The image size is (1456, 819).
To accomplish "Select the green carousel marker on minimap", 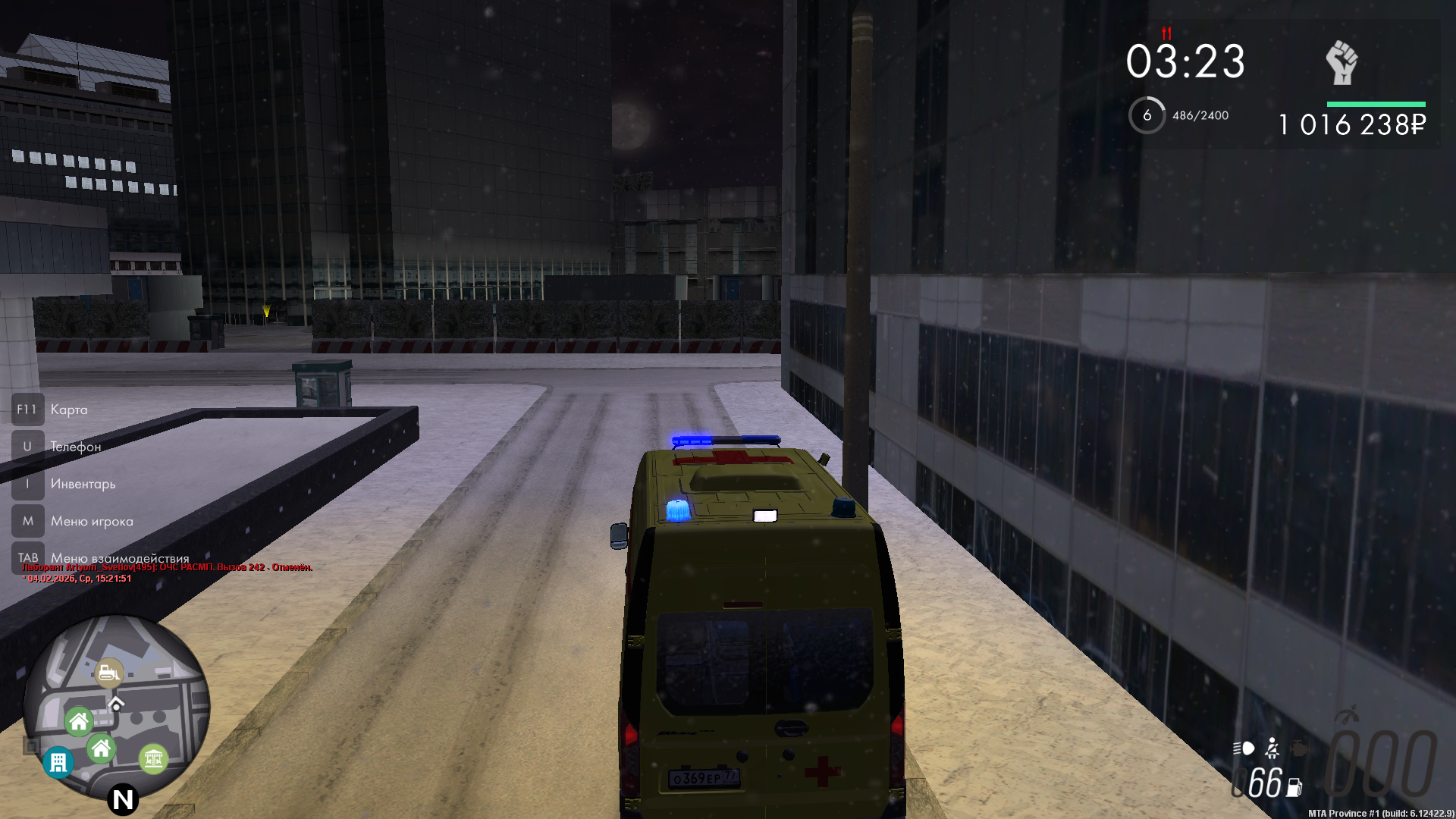I will [x=153, y=758].
